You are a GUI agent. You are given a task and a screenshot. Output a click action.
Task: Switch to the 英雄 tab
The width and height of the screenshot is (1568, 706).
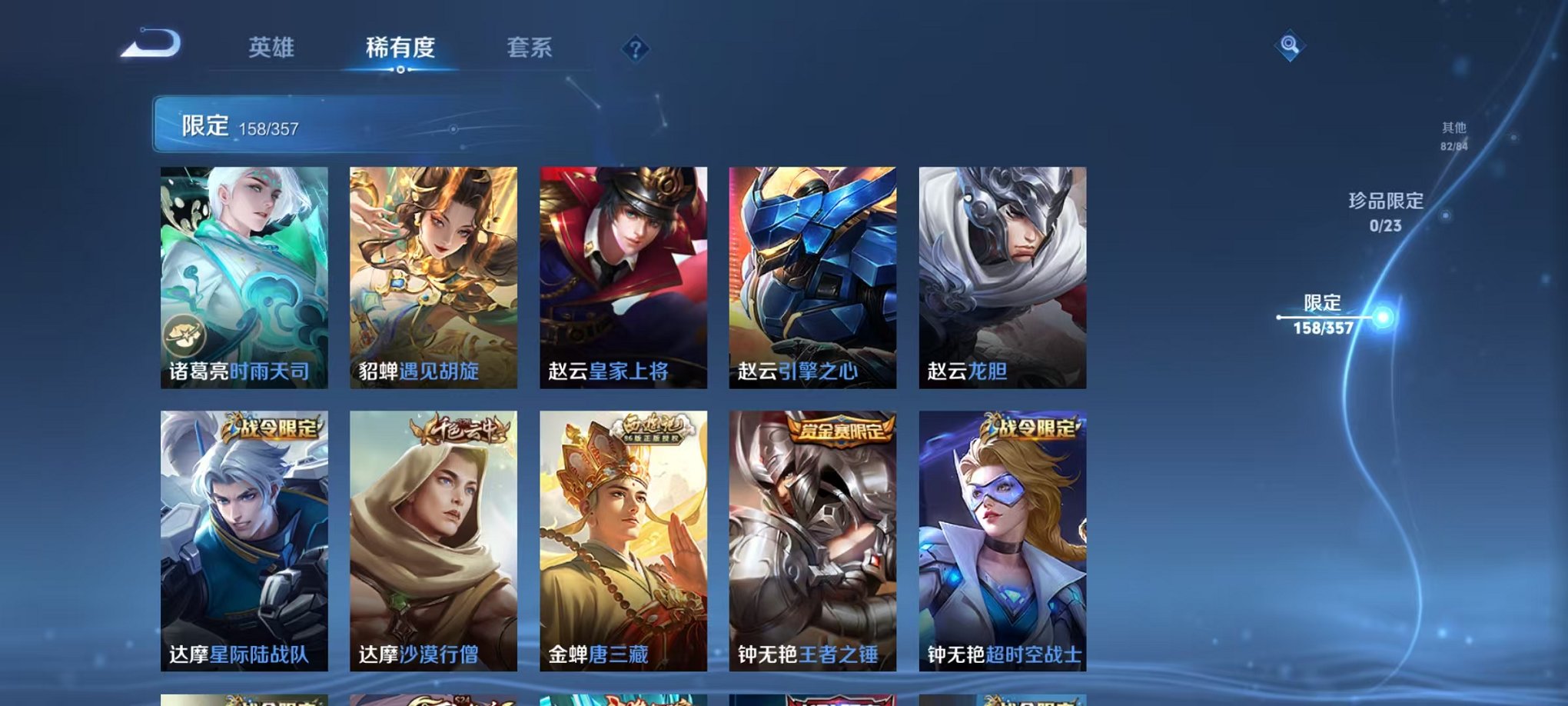pyautogui.click(x=269, y=48)
